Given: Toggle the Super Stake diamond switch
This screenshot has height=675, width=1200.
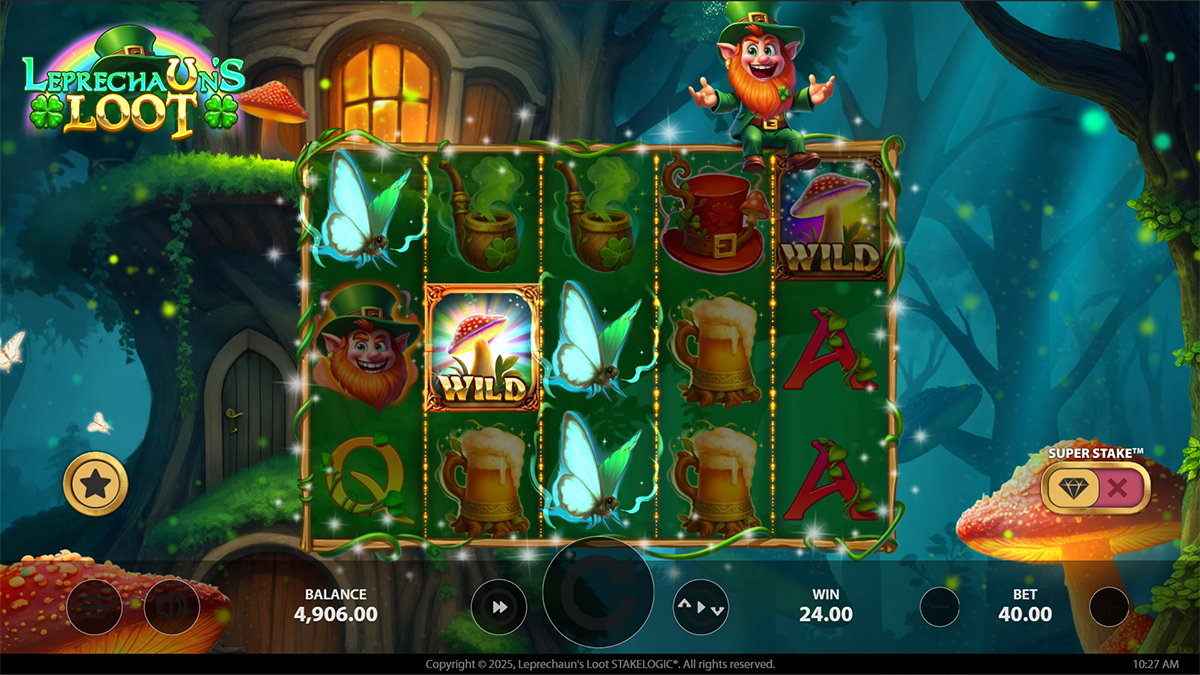Looking at the screenshot, I should pos(1095,489).
